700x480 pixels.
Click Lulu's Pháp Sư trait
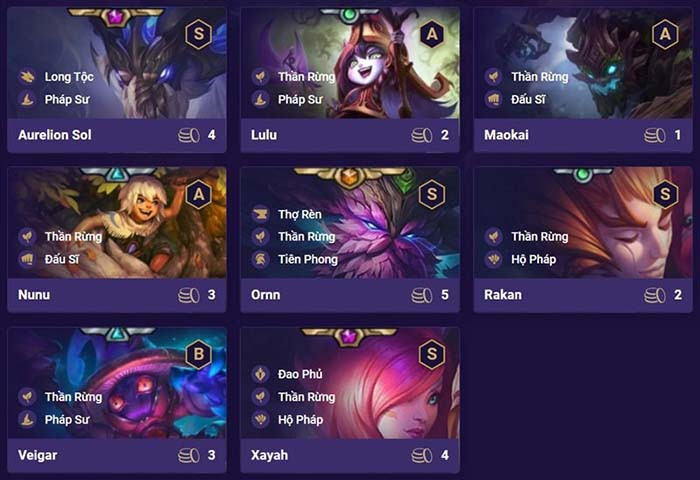[299, 99]
